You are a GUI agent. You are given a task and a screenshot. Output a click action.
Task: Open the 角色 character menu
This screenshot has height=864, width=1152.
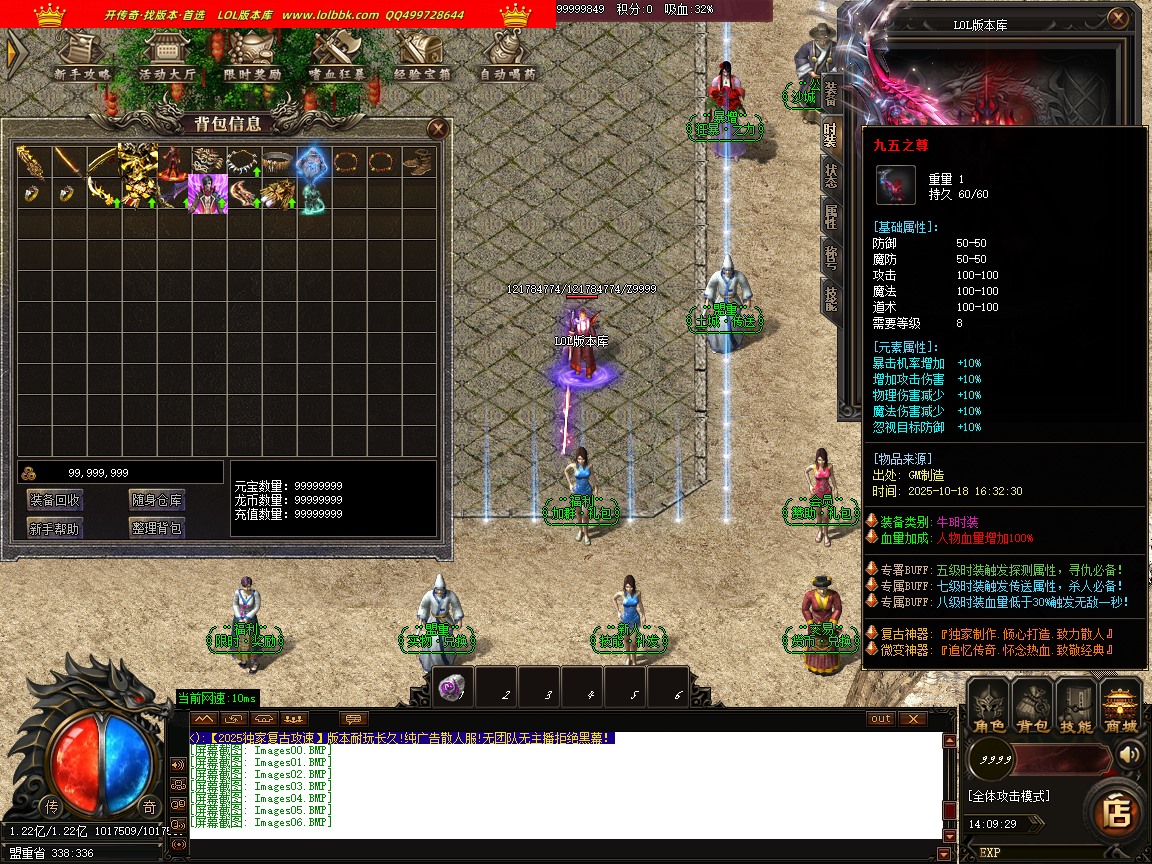(990, 707)
